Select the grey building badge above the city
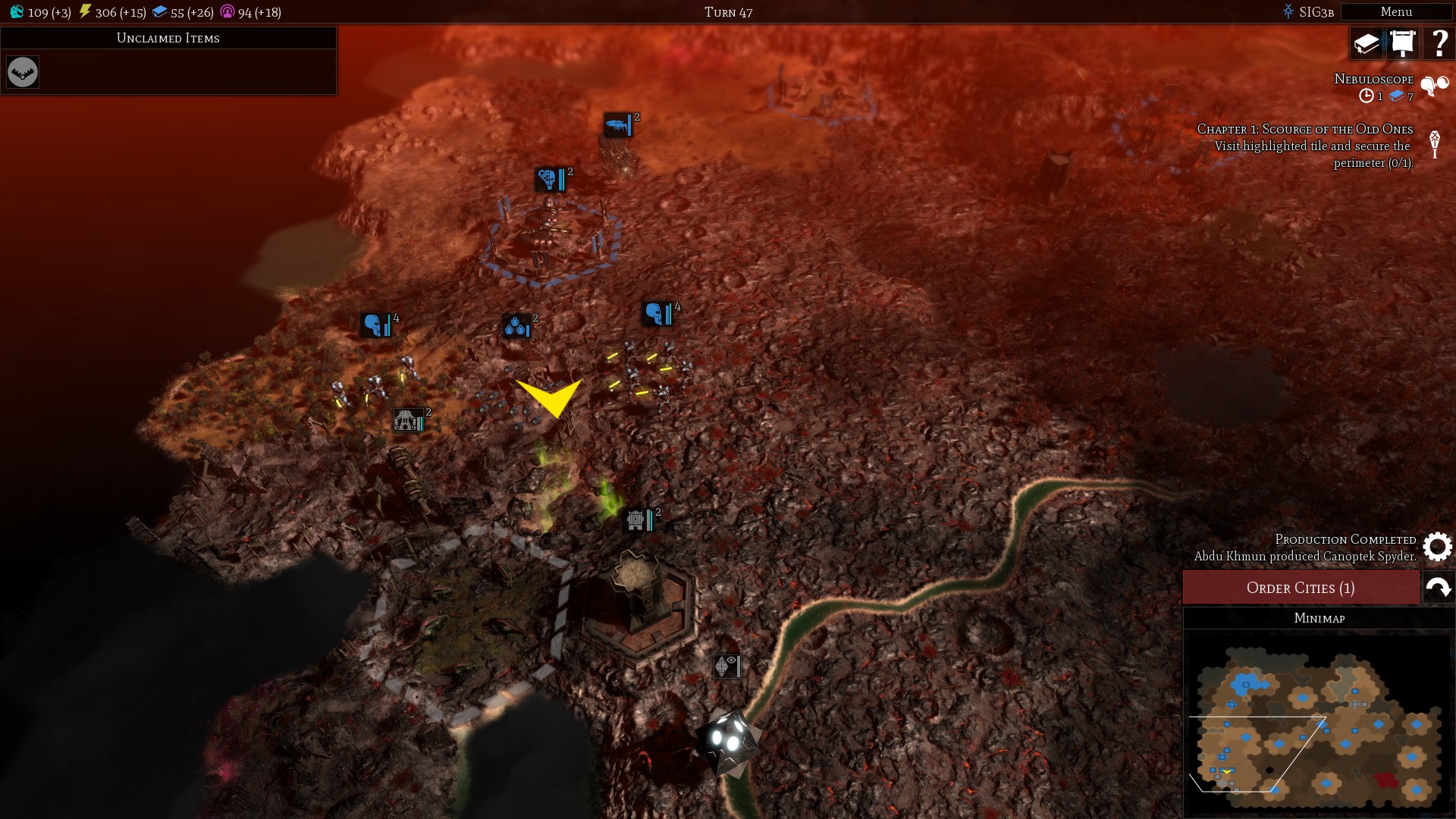Image resolution: width=1456 pixels, height=819 pixels. (x=636, y=520)
